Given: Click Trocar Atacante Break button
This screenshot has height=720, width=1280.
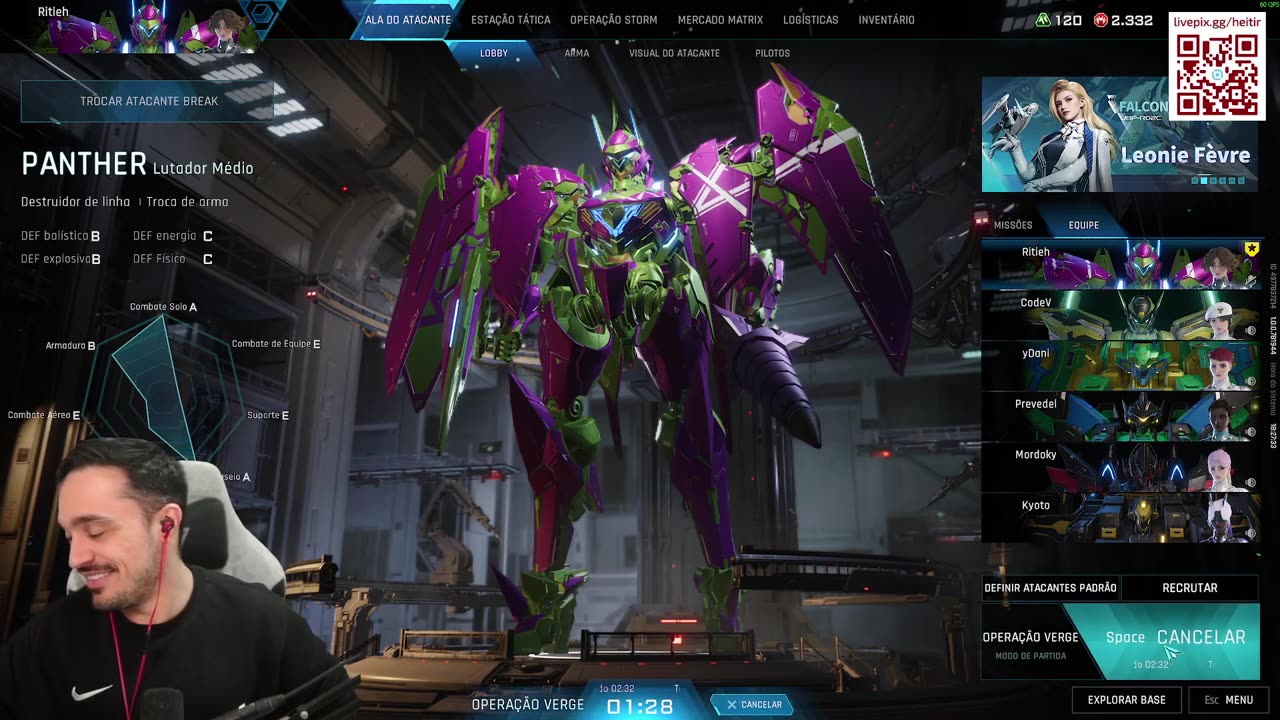Looking at the screenshot, I should point(148,101).
